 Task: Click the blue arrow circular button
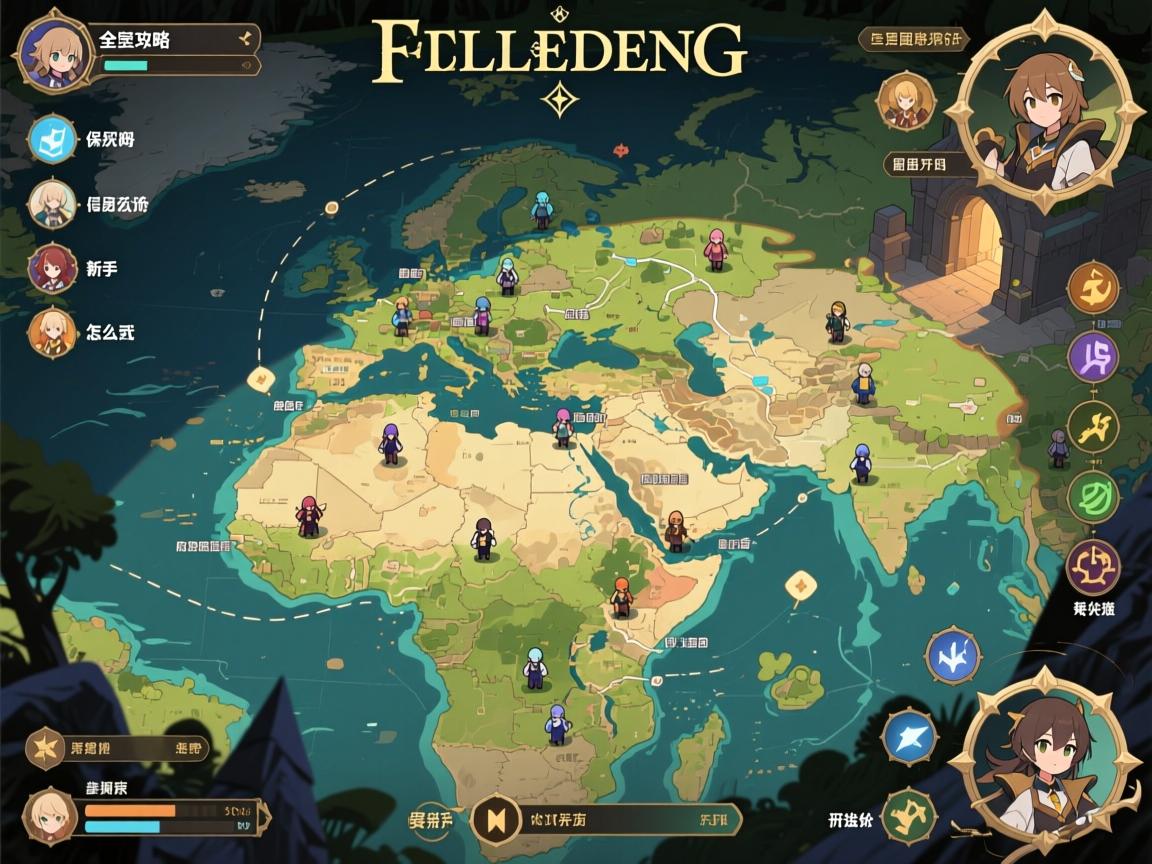point(909,738)
